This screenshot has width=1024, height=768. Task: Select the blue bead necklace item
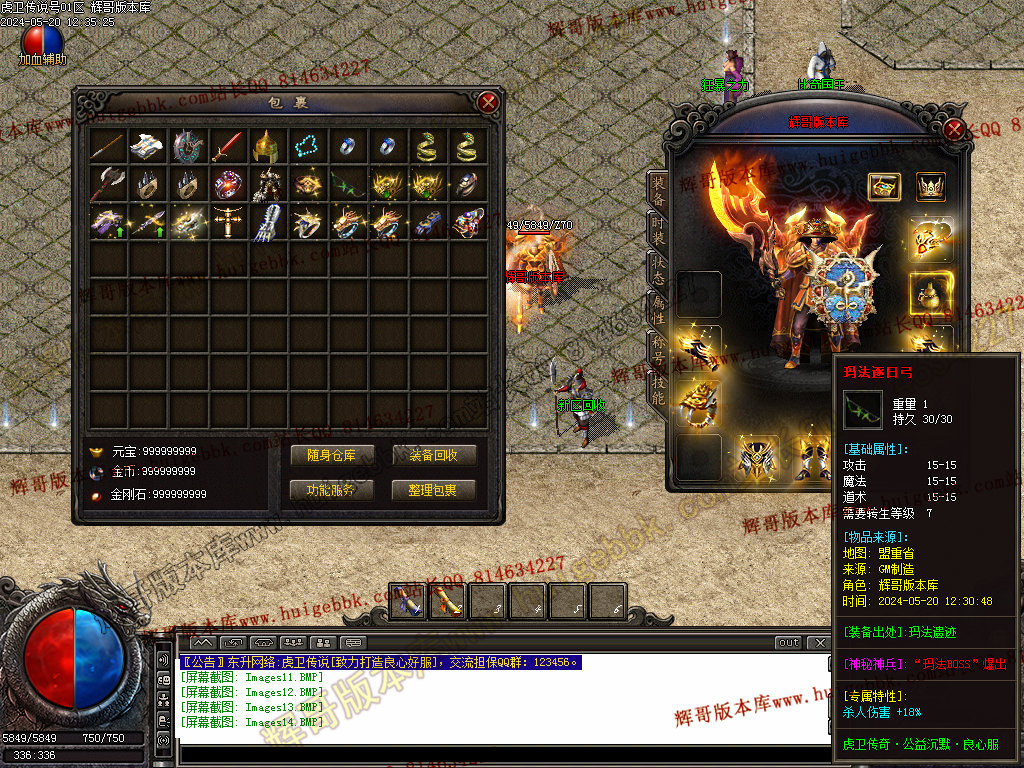click(x=307, y=146)
